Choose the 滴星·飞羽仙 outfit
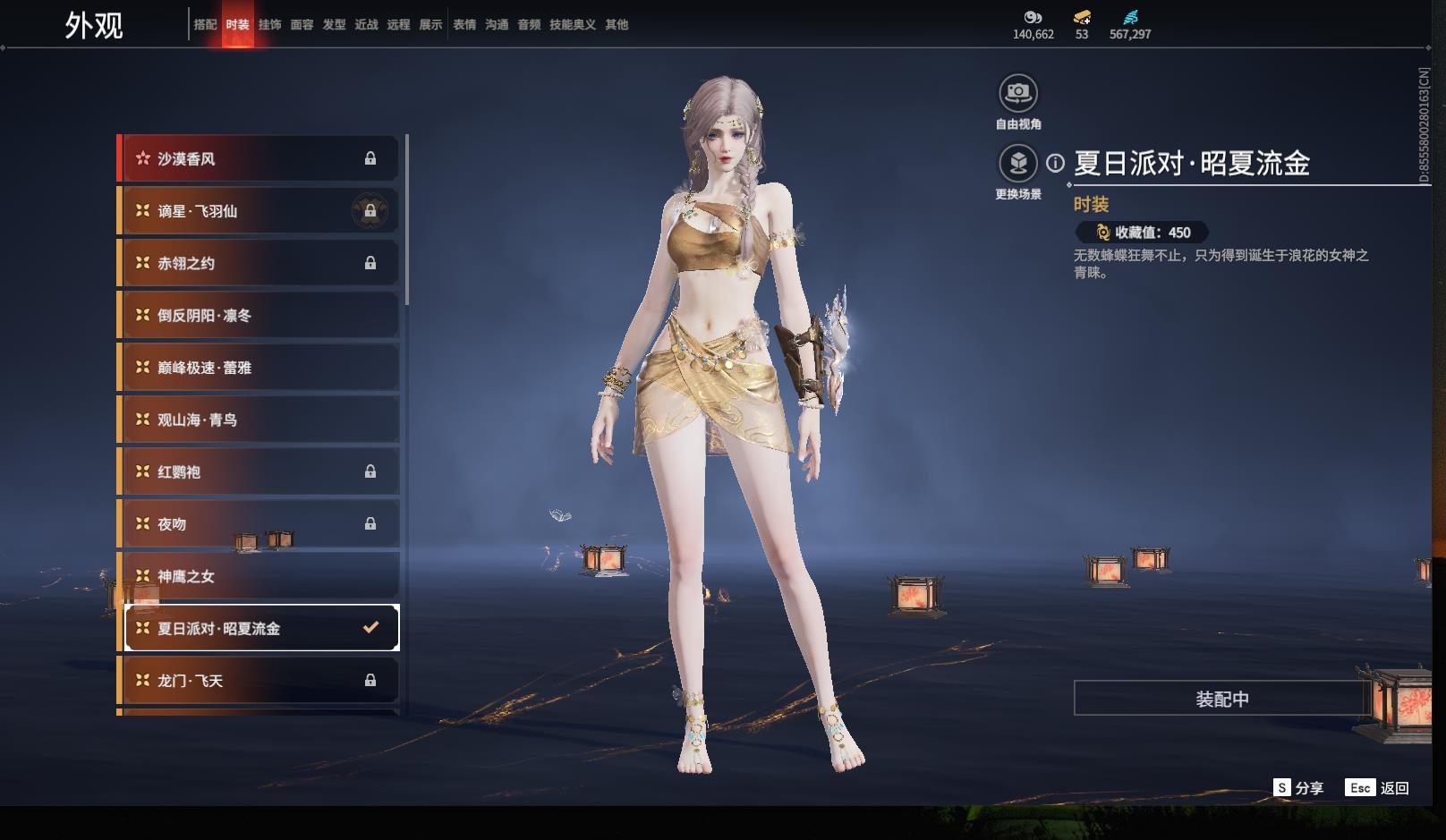1446x840 pixels. [x=259, y=211]
